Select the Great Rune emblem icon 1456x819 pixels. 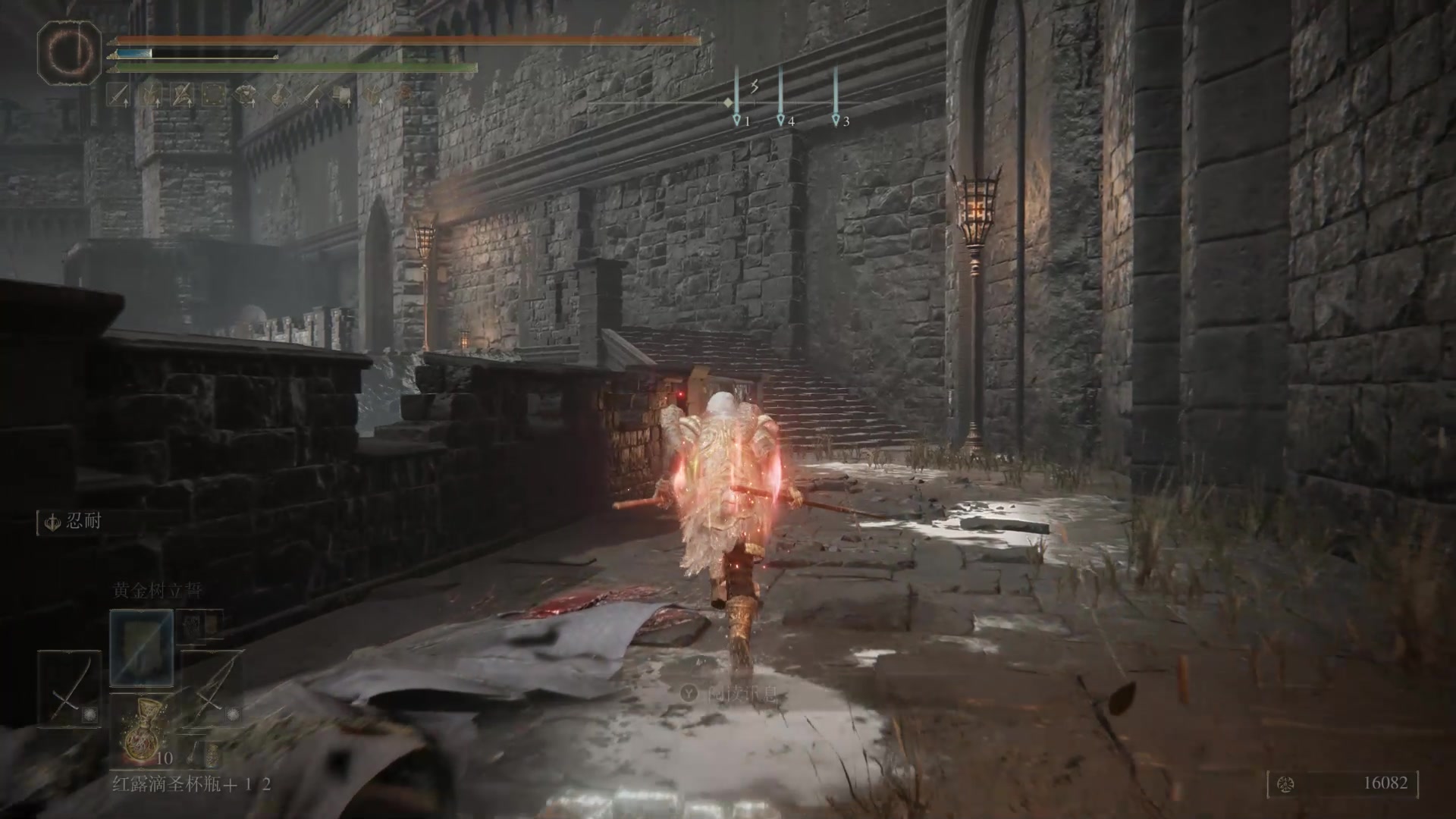(x=69, y=50)
